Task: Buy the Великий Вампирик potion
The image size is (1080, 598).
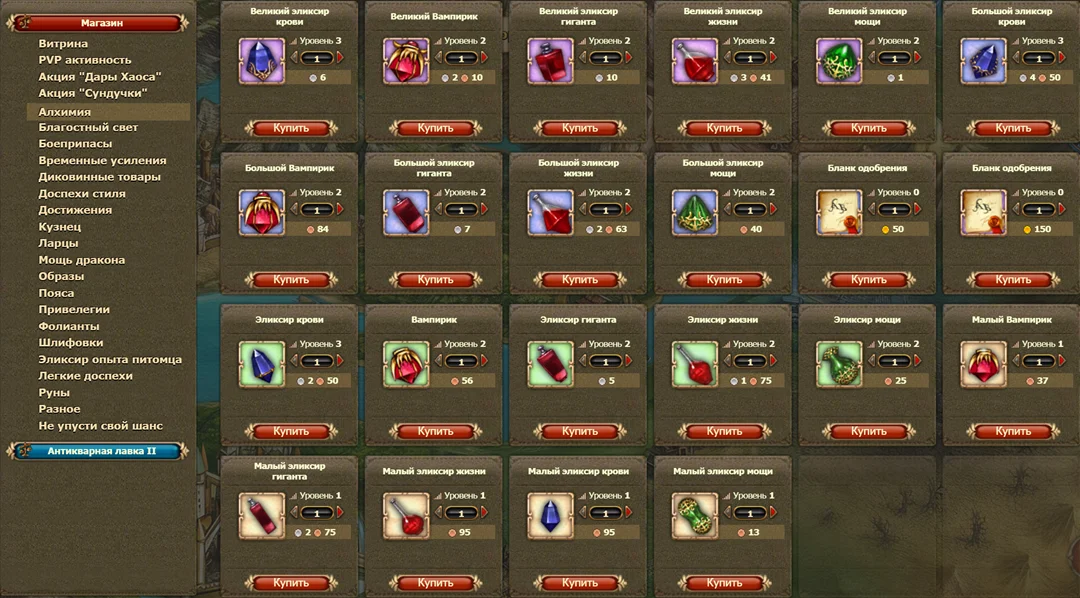Action: 435,128
